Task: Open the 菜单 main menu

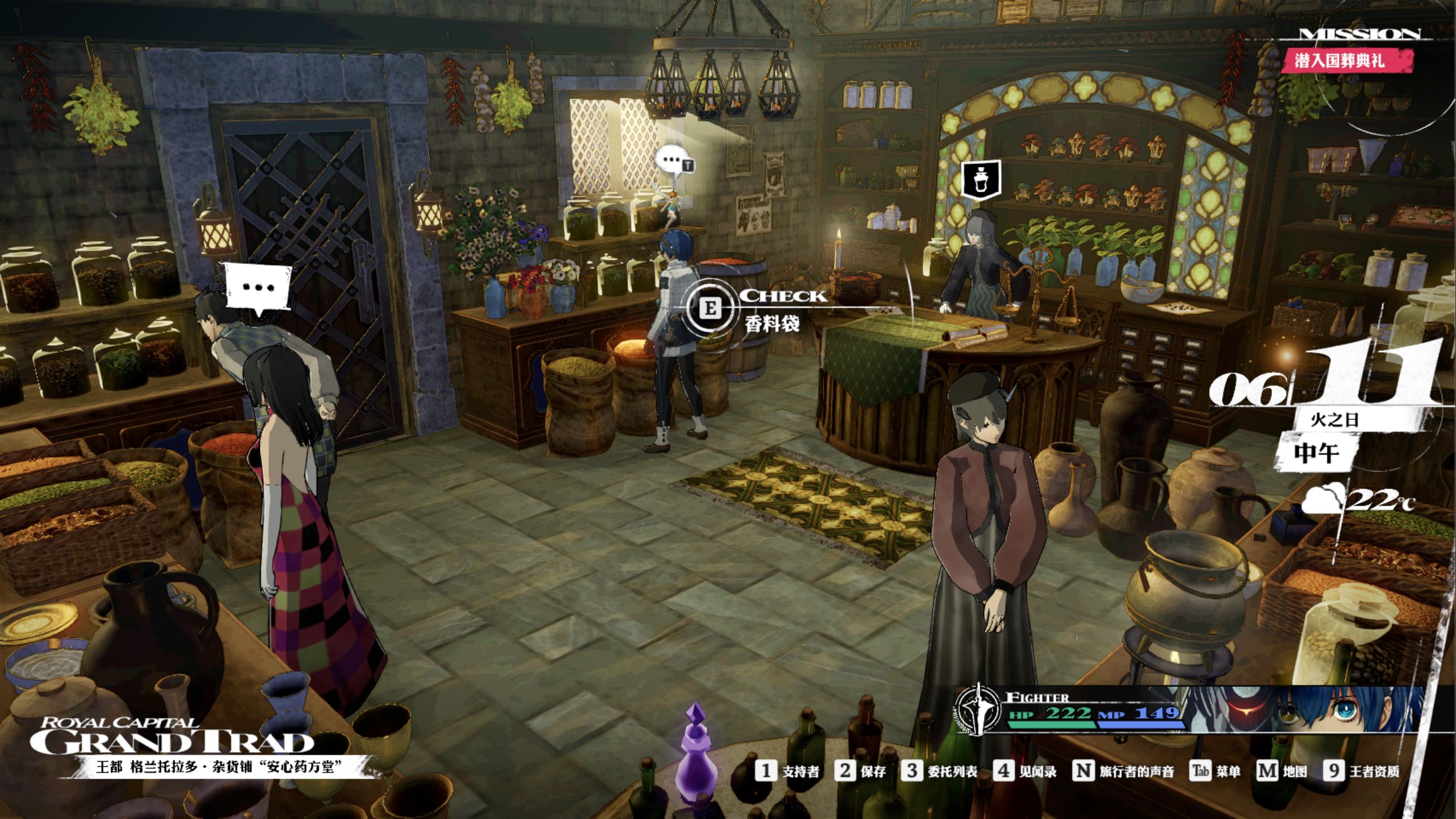Action: (1215, 771)
